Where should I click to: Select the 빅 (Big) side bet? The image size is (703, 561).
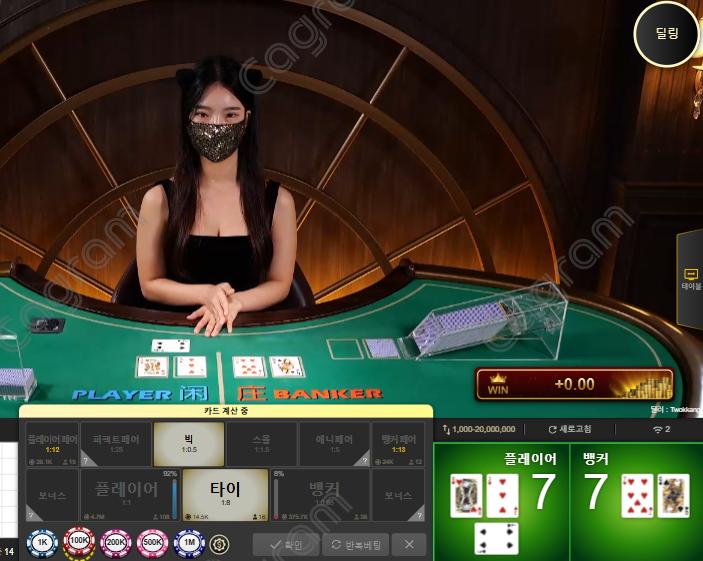pyautogui.click(x=188, y=443)
